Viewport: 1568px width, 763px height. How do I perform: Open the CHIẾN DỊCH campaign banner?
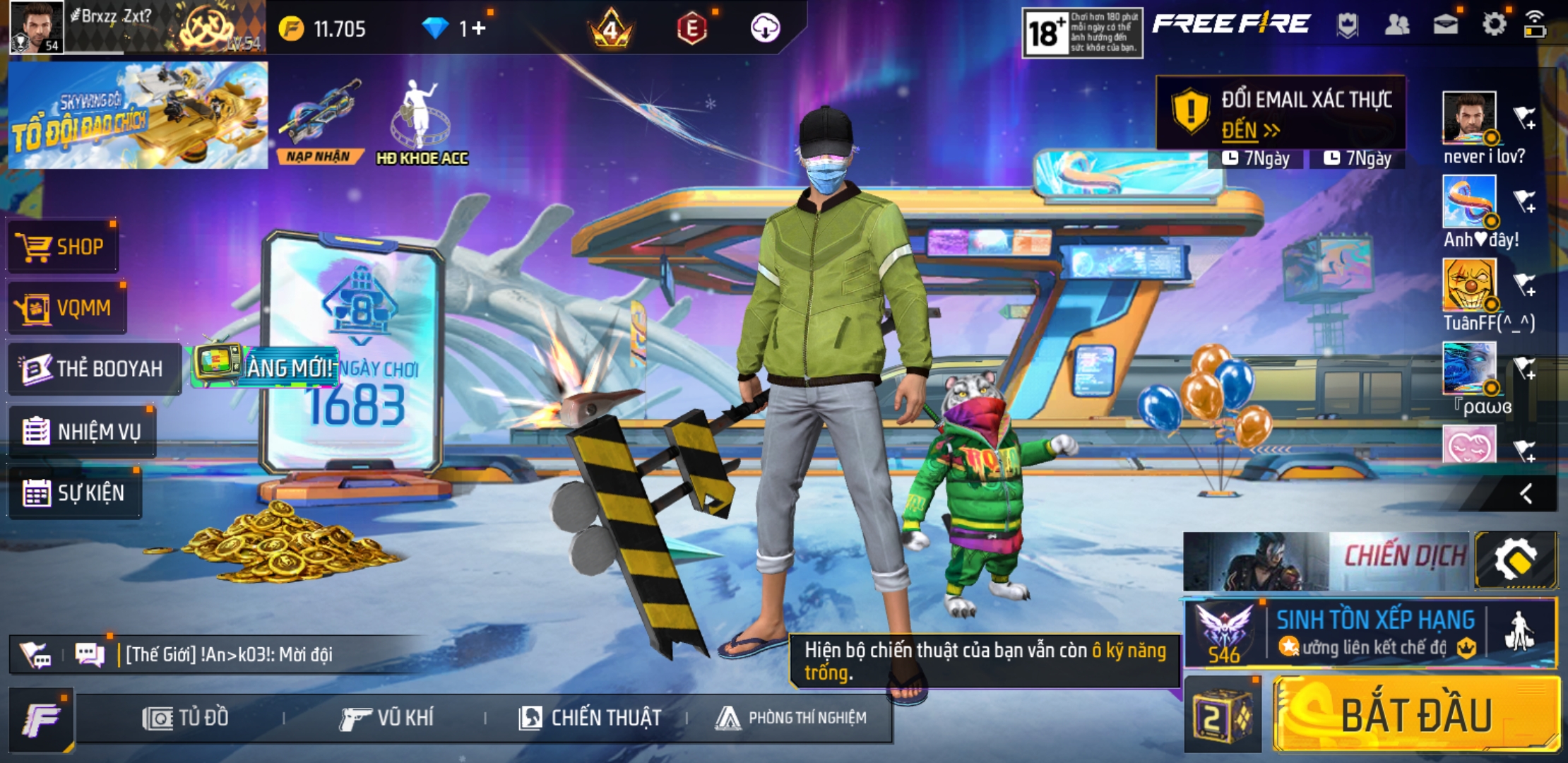tap(1326, 560)
